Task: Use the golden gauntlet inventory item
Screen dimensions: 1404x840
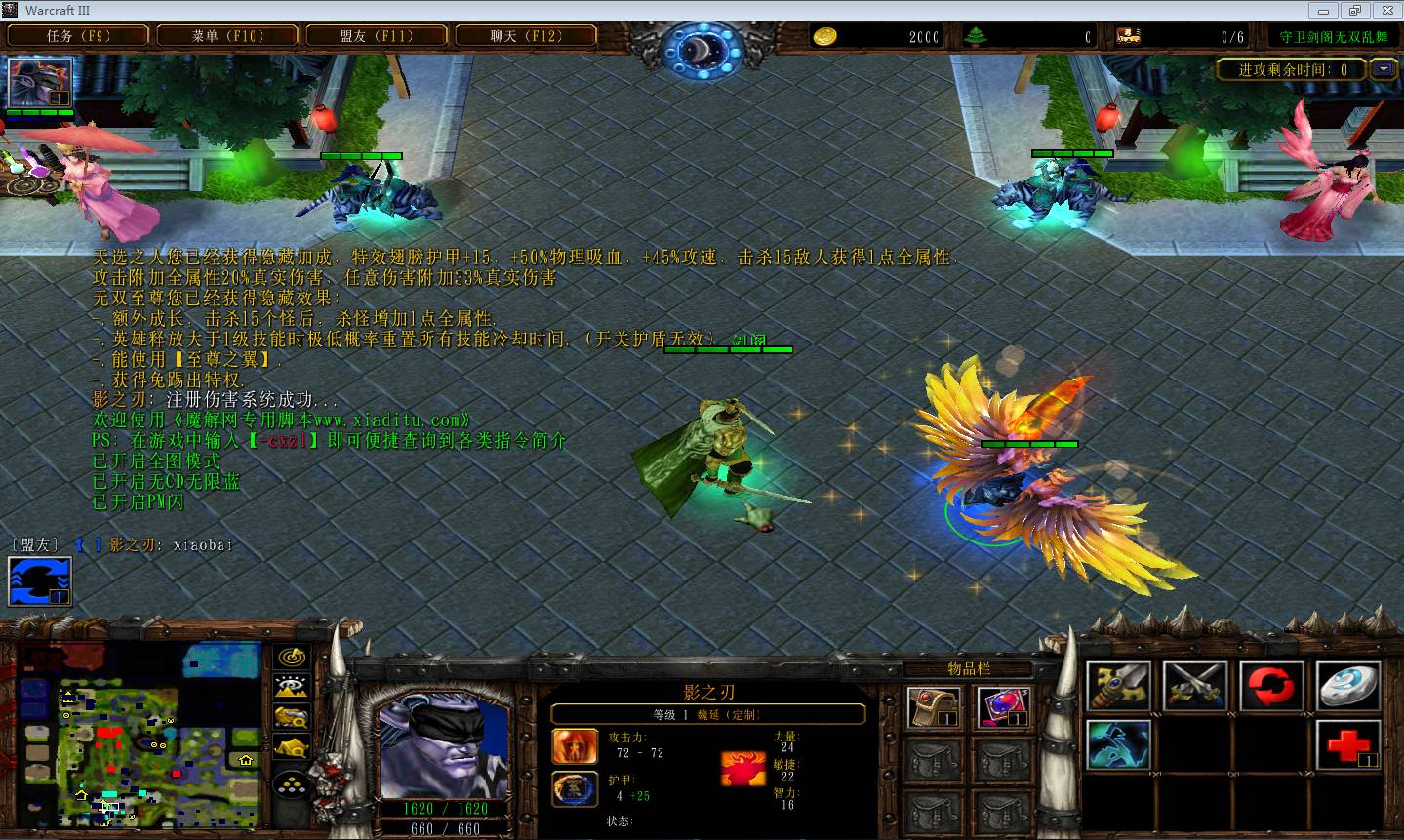Action: coord(934,708)
